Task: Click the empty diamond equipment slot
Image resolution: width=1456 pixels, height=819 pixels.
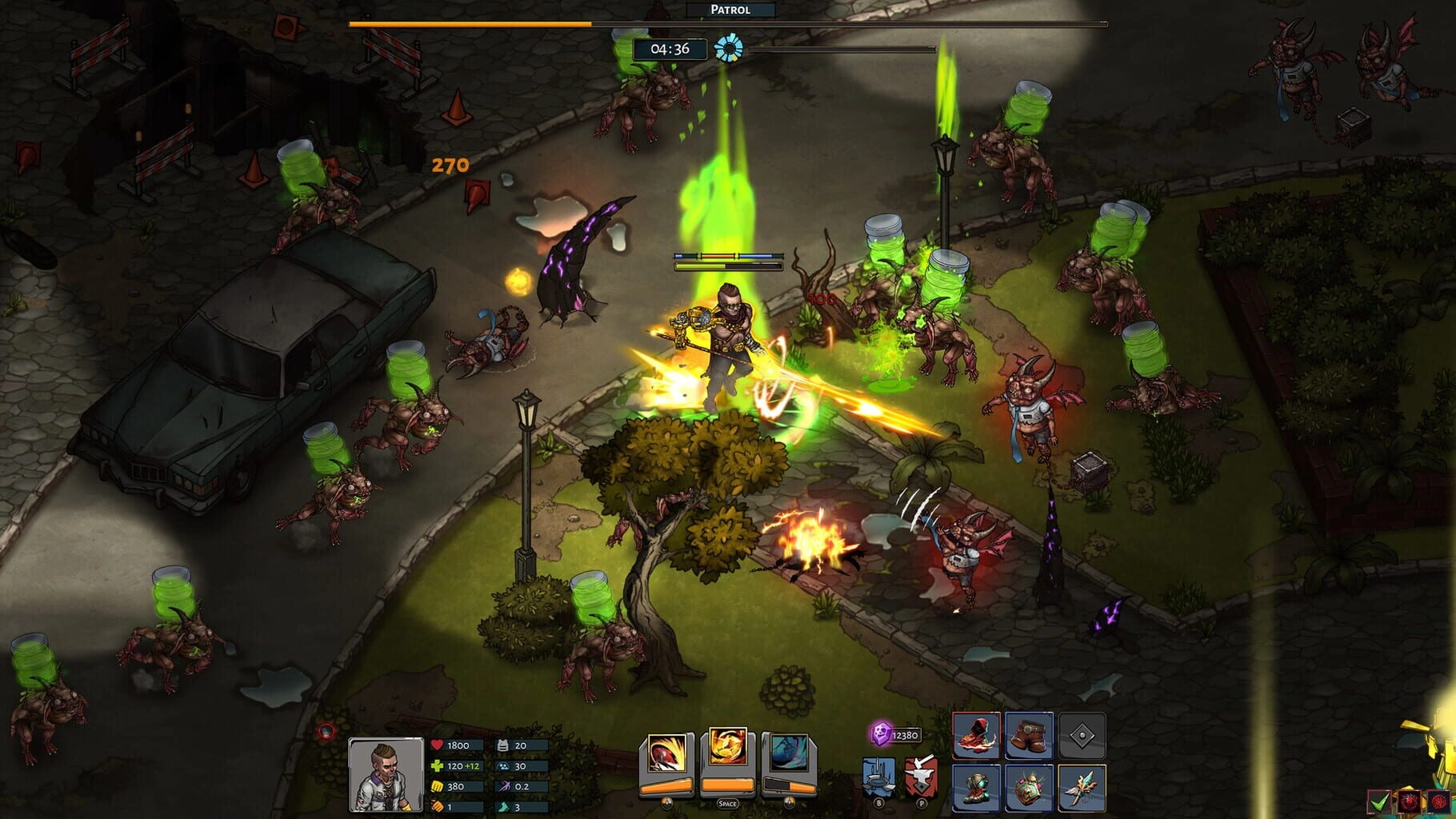Action: click(1082, 736)
